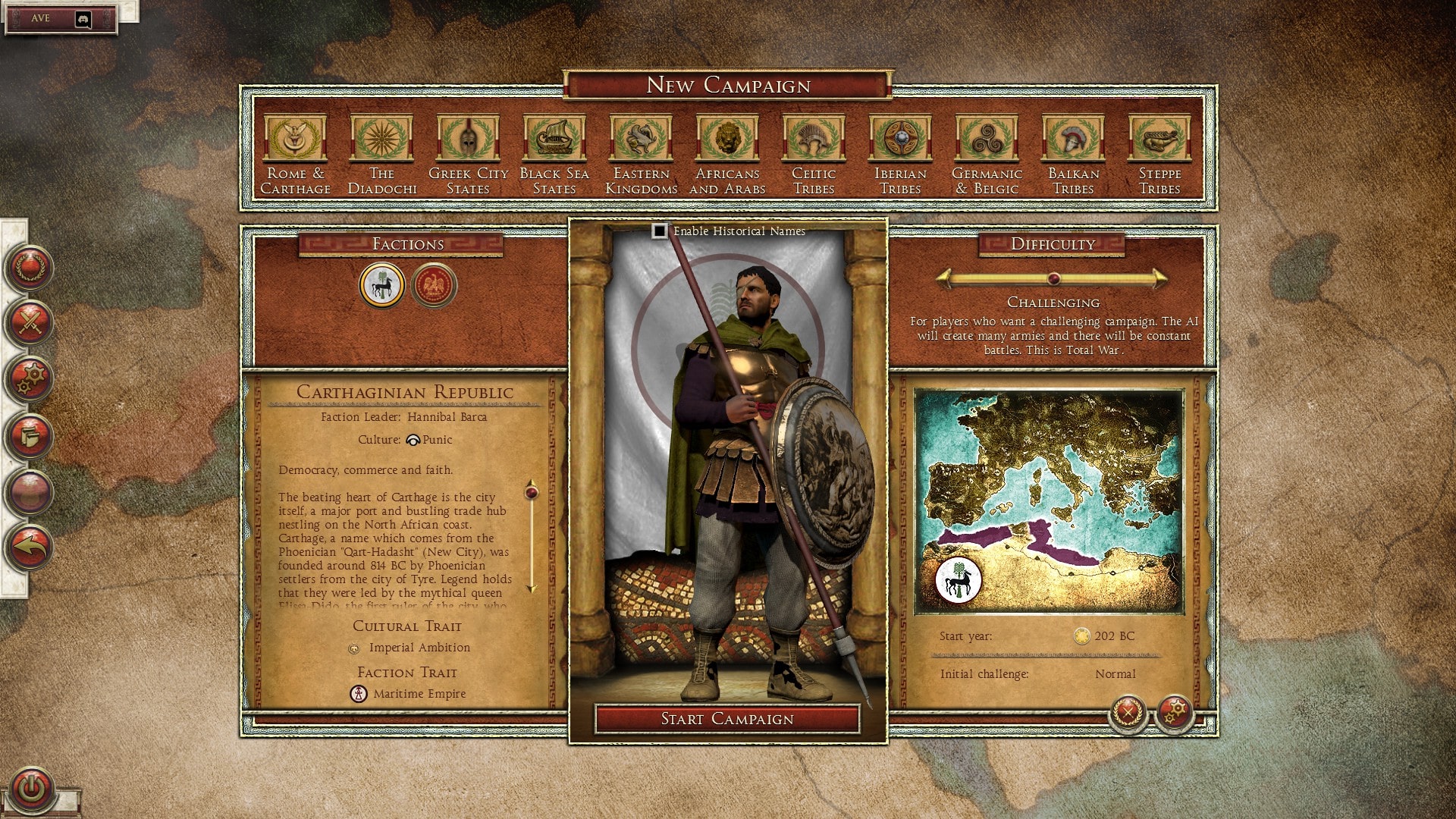The height and width of the screenshot is (819, 1456).
Task: Select the Carthage horse emblem faction
Action: 381,285
